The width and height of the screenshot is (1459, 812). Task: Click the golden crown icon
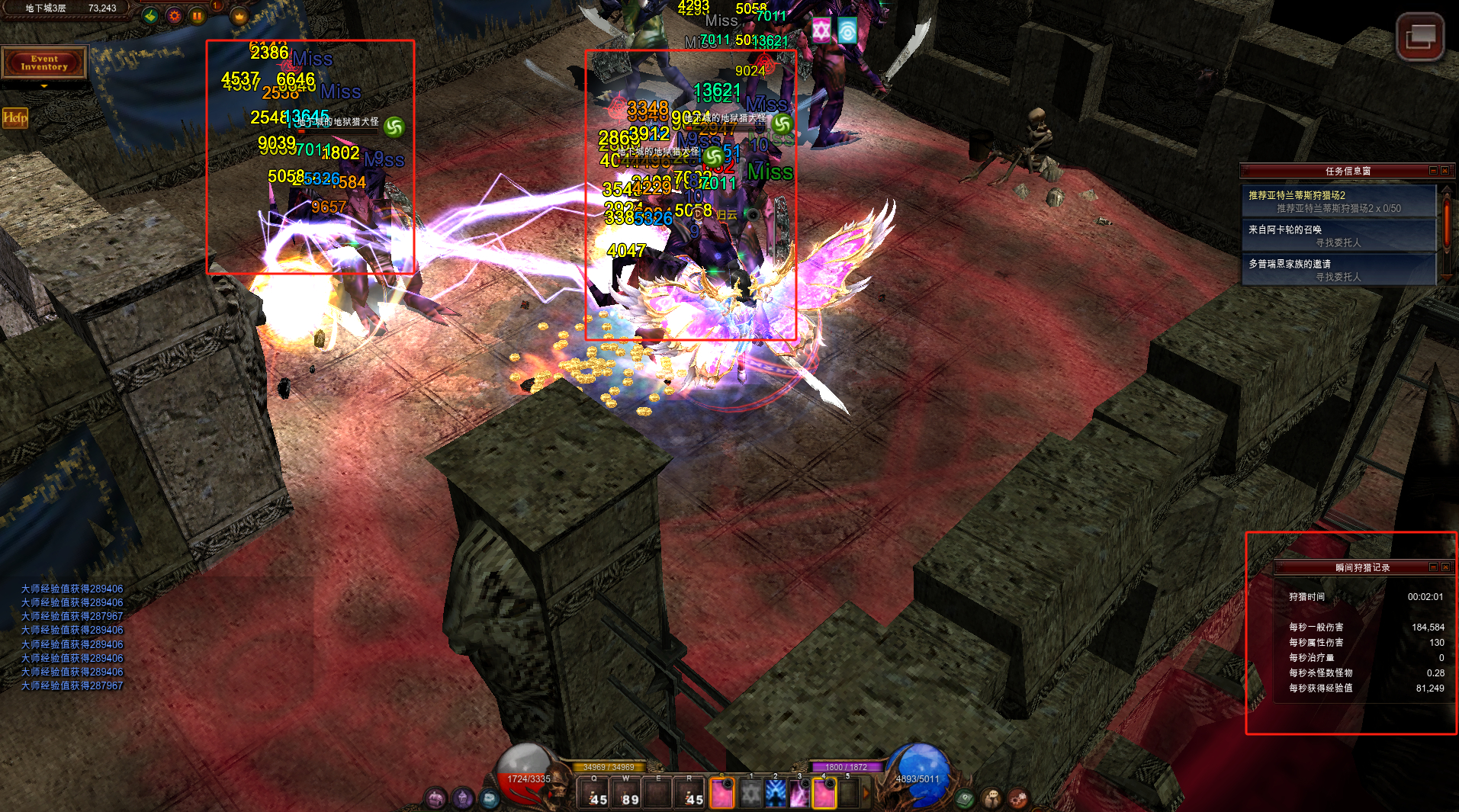click(x=239, y=15)
